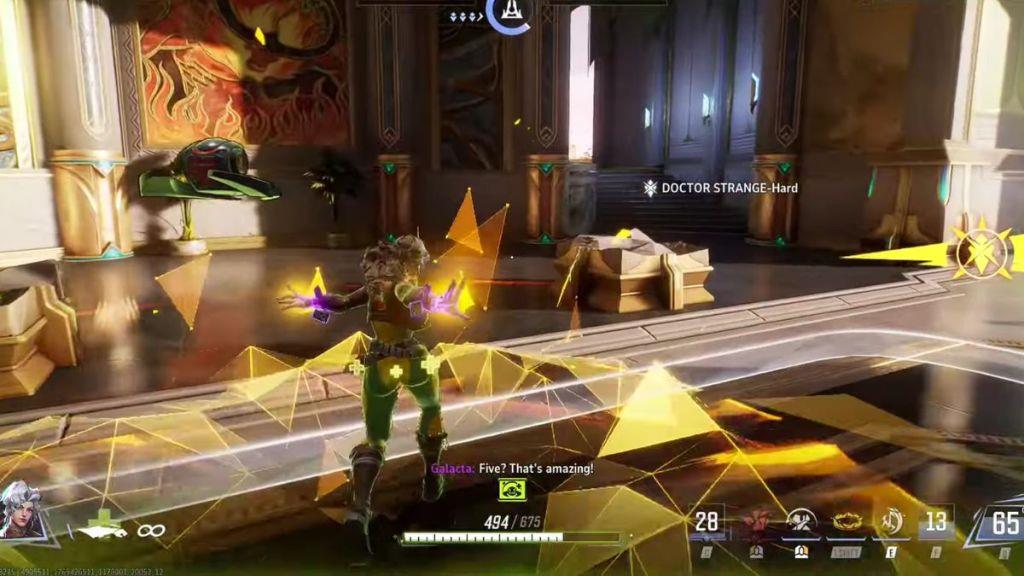Click the green eye status icon
Image resolution: width=1024 pixels, height=576 pixels.
tap(513, 488)
